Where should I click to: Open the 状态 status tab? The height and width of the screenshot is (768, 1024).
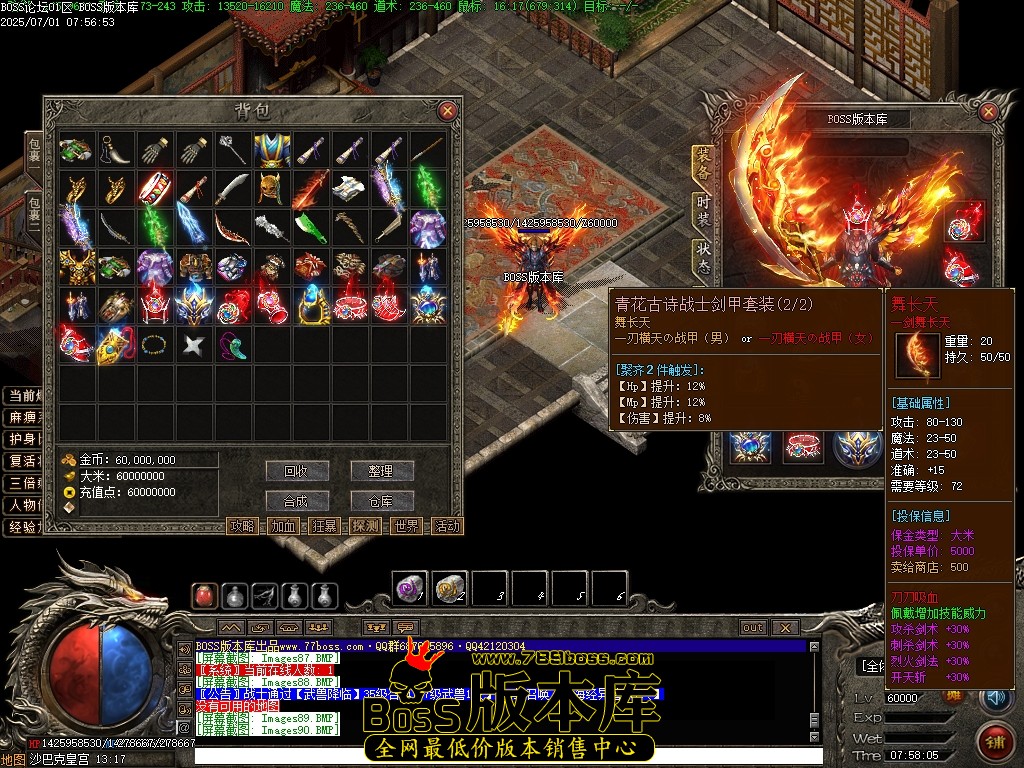(x=703, y=257)
